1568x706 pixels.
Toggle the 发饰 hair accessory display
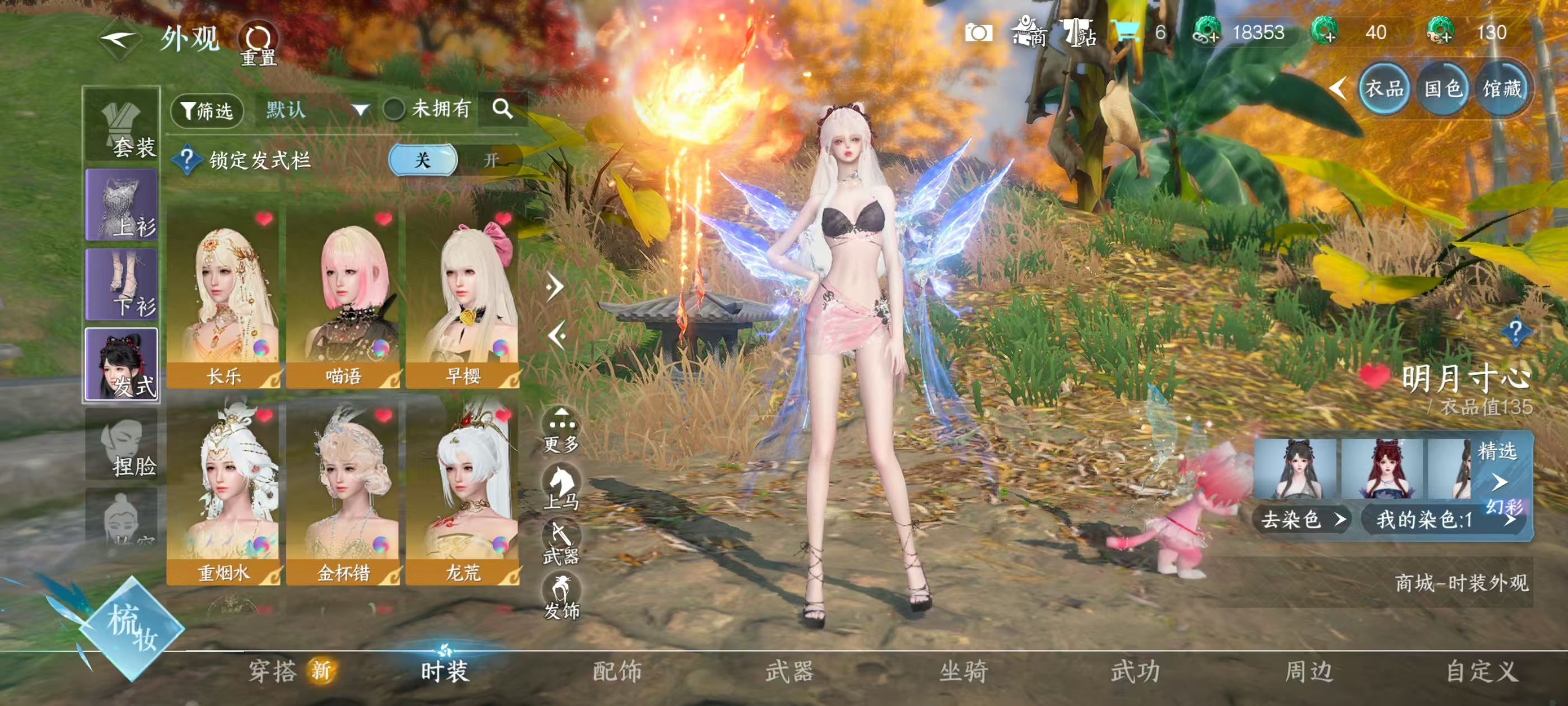click(561, 597)
